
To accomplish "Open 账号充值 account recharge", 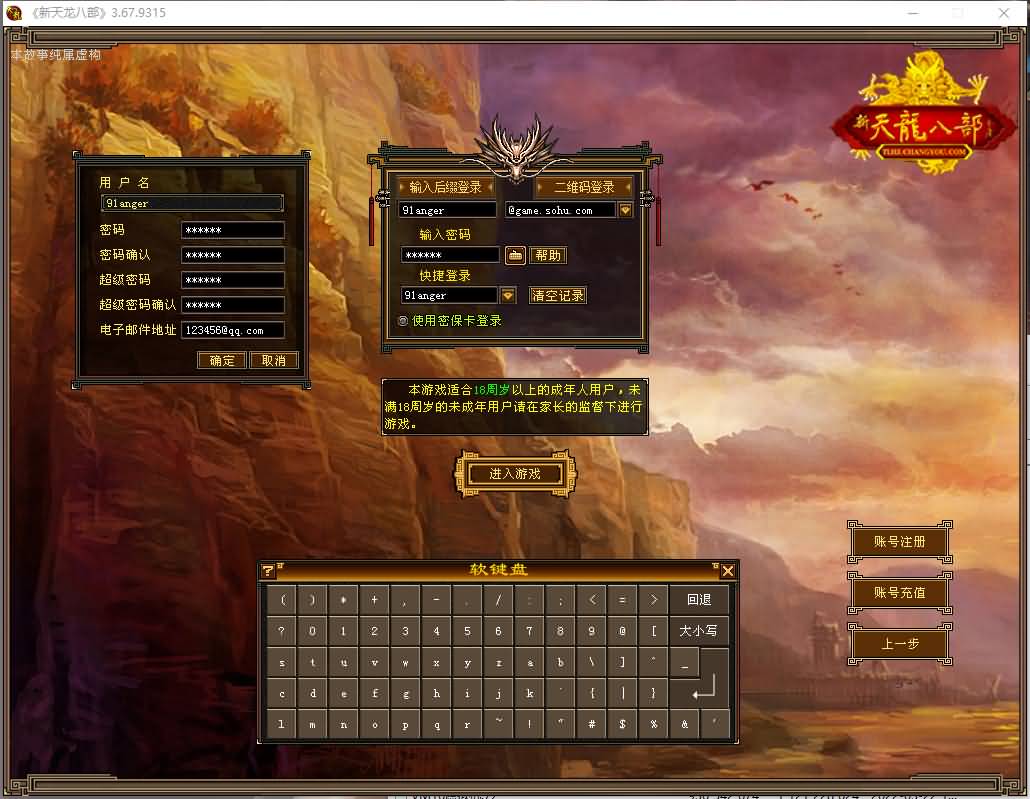I will 899,592.
